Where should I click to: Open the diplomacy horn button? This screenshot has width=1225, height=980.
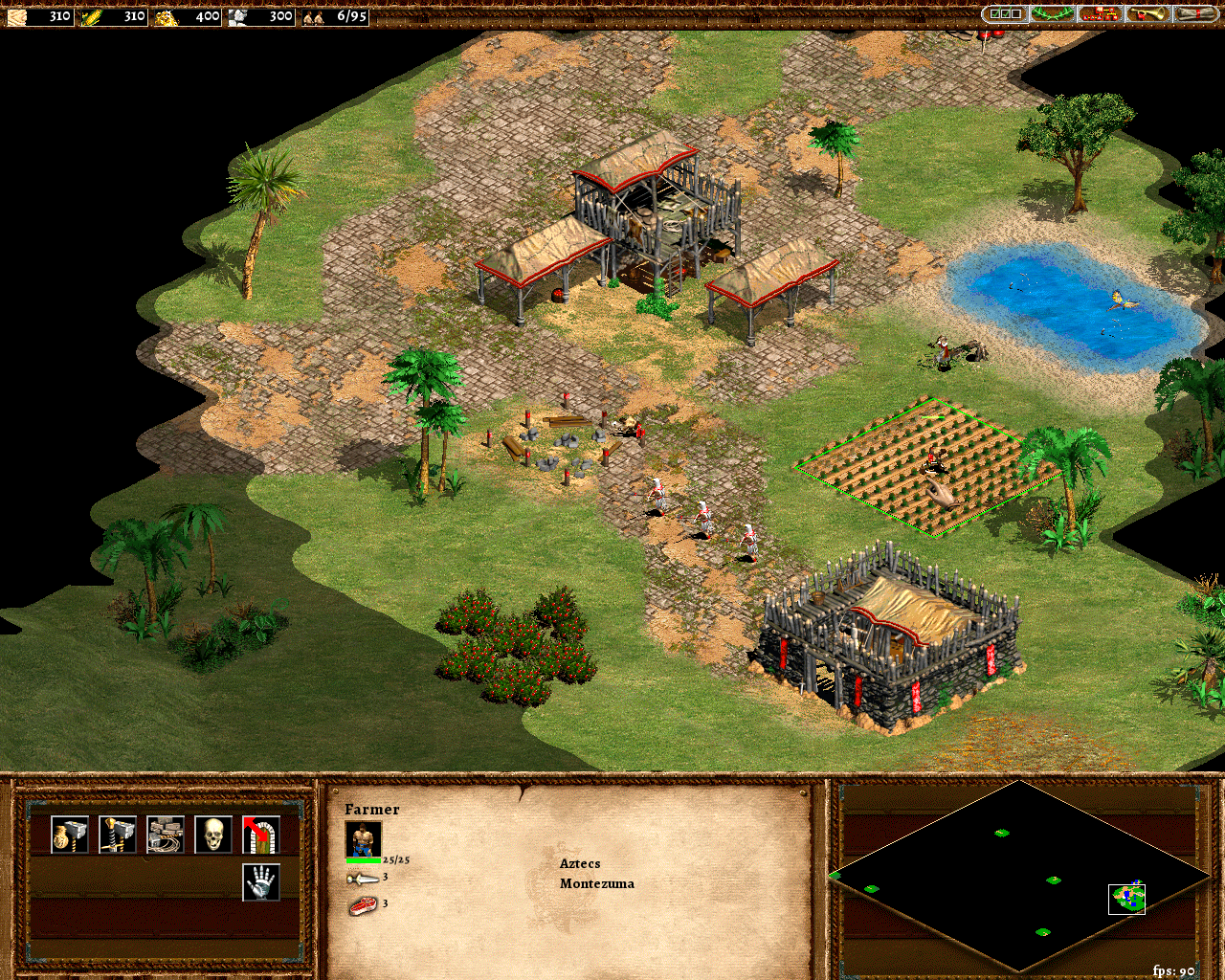tap(1147, 14)
